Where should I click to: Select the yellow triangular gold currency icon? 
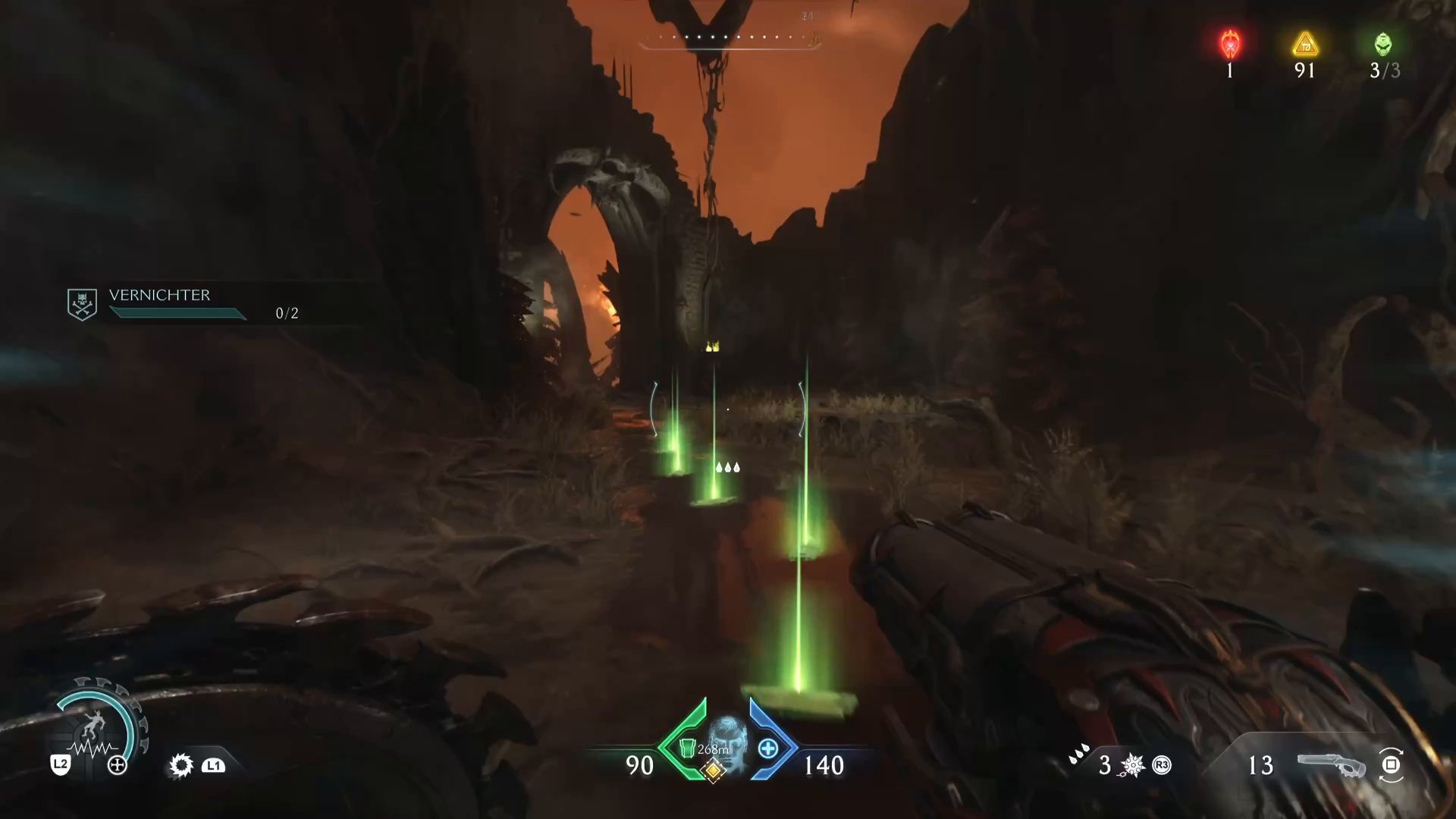[1304, 44]
